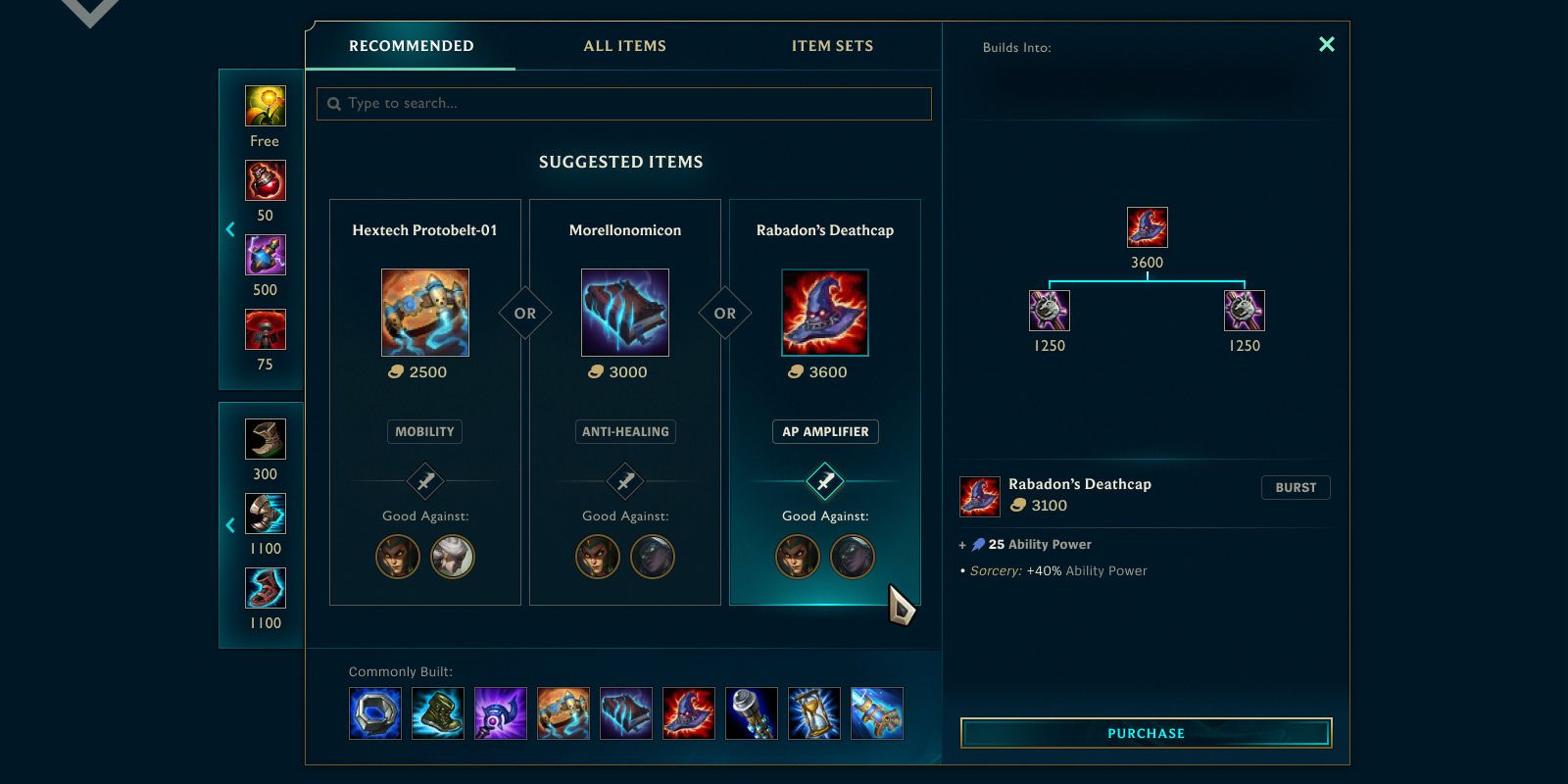Collapse the lower boots sidebar section
This screenshot has width=1568, height=784.
point(229,525)
